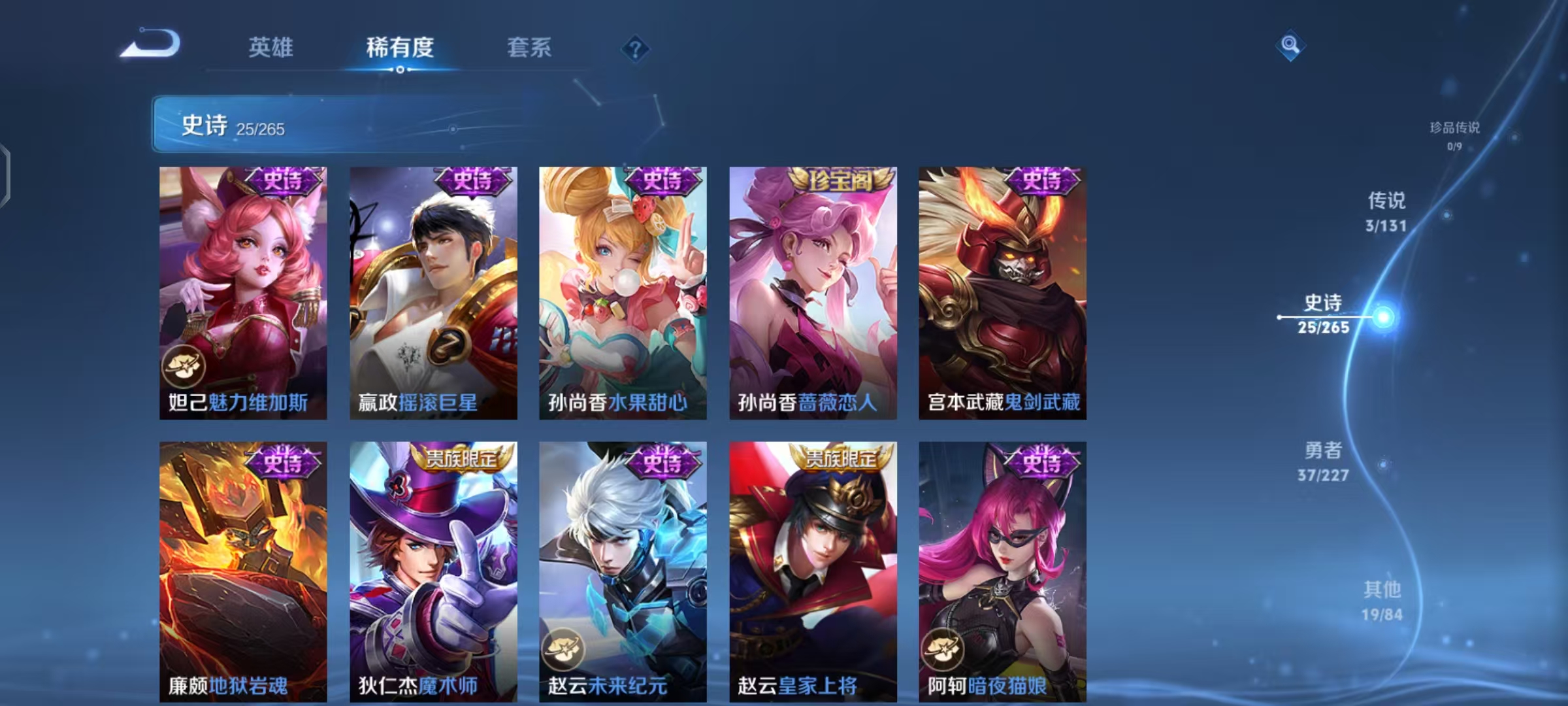
Task: Click the search magnifier icon top right
Action: [x=1290, y=46]
